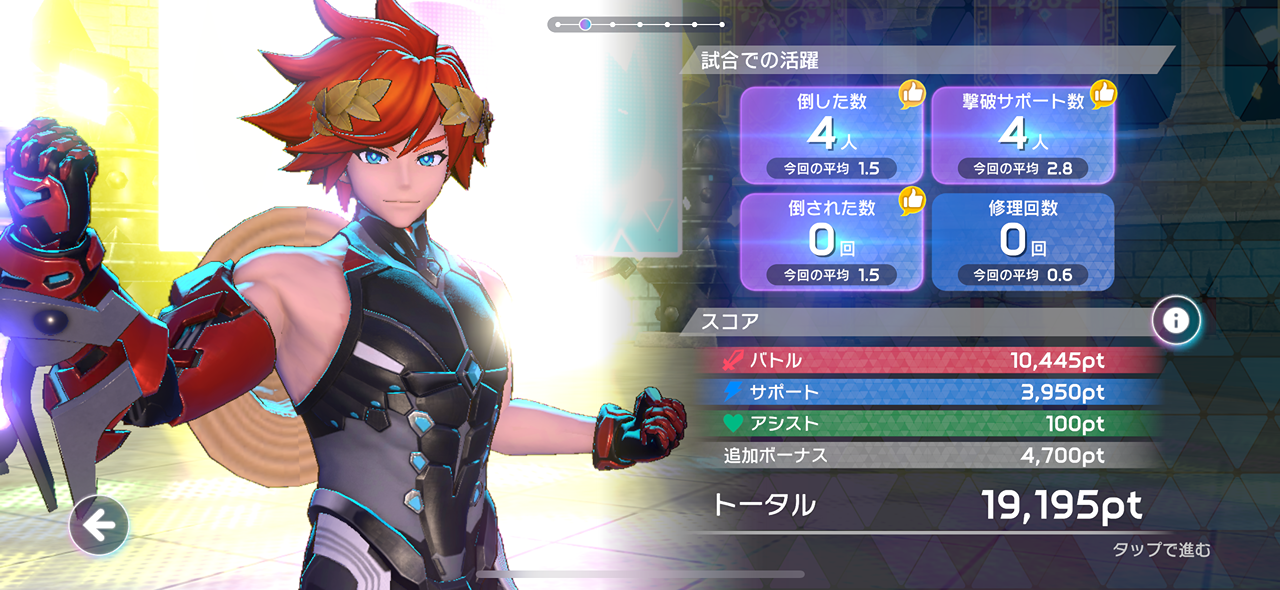Go back using the arrow button
The width and height of the screenshot is (1280, 590).
(x=99, y=525)
